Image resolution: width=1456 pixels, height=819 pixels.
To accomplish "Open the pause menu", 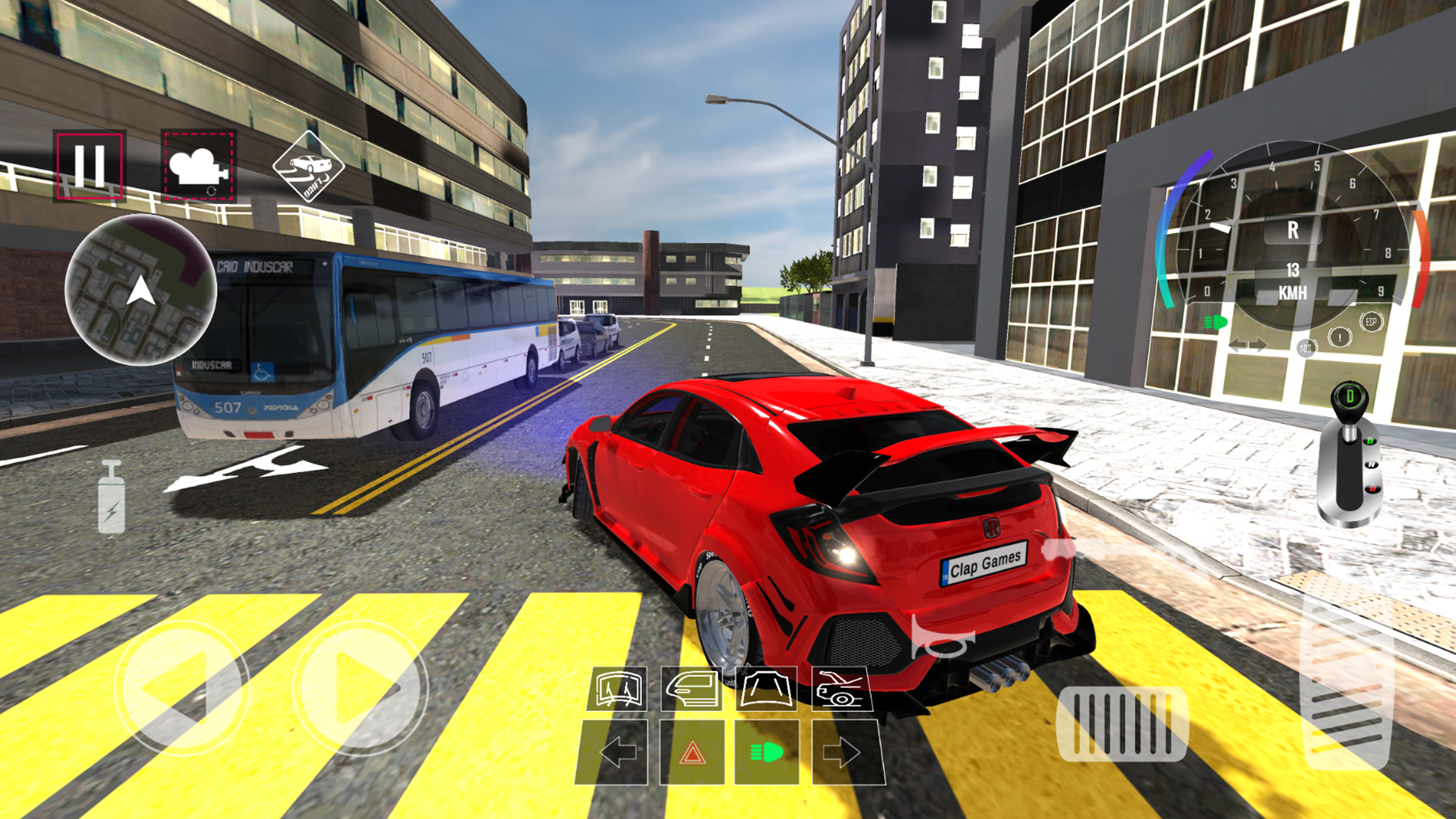I will pos(90,166).
